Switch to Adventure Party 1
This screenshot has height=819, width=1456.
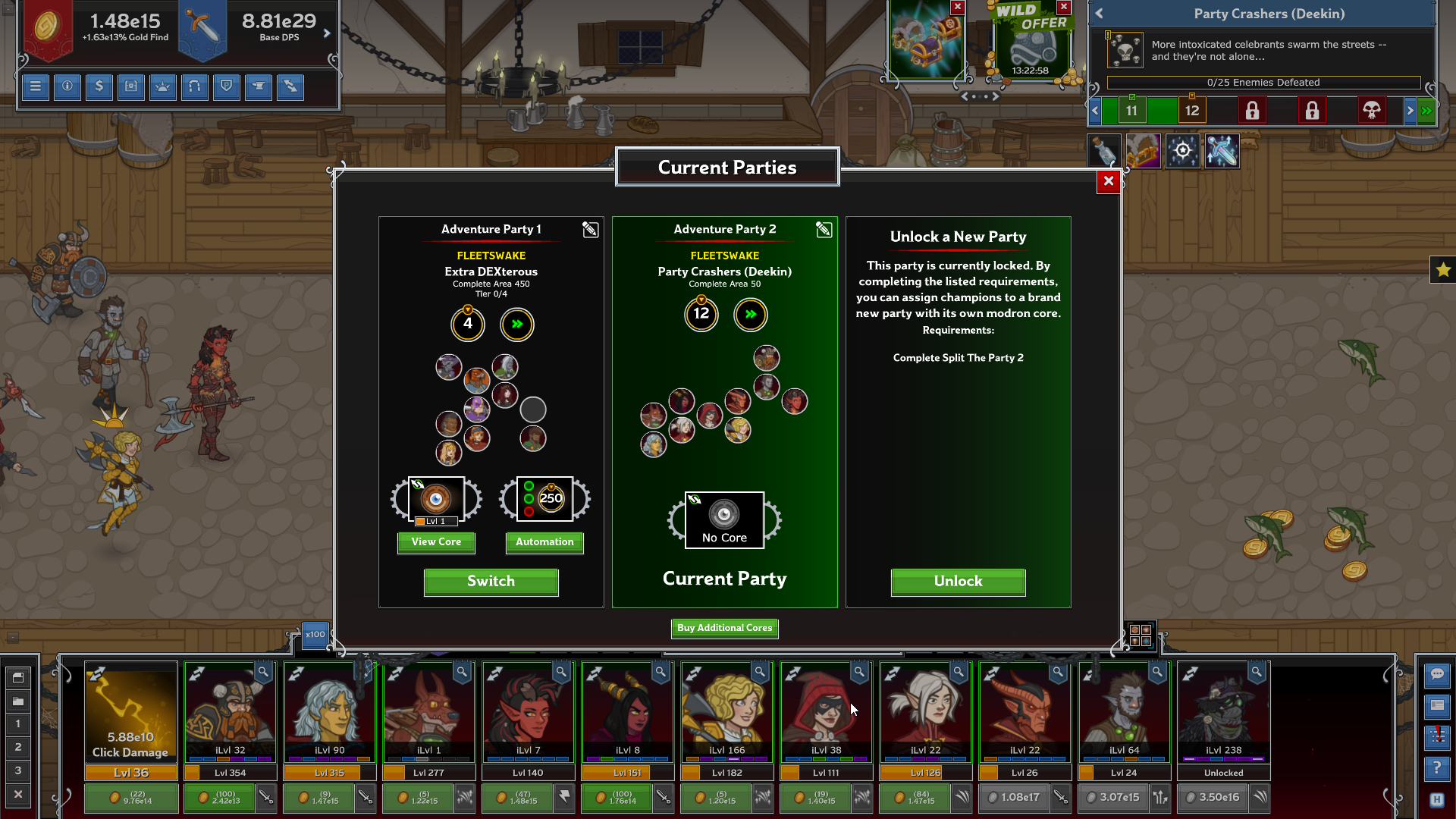pos(491,582)
